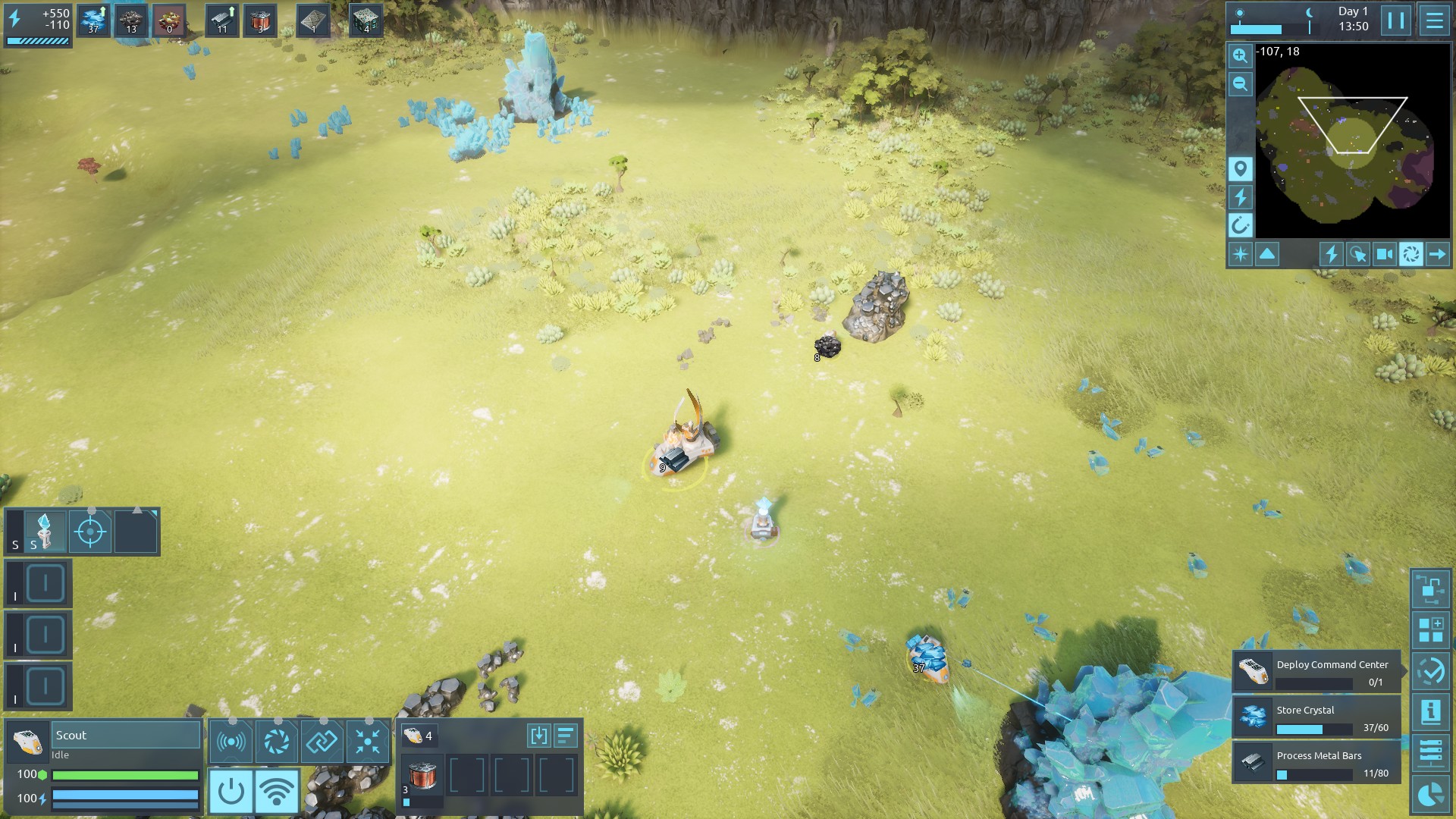Toggle the map pin marker button

[1240, 168]
